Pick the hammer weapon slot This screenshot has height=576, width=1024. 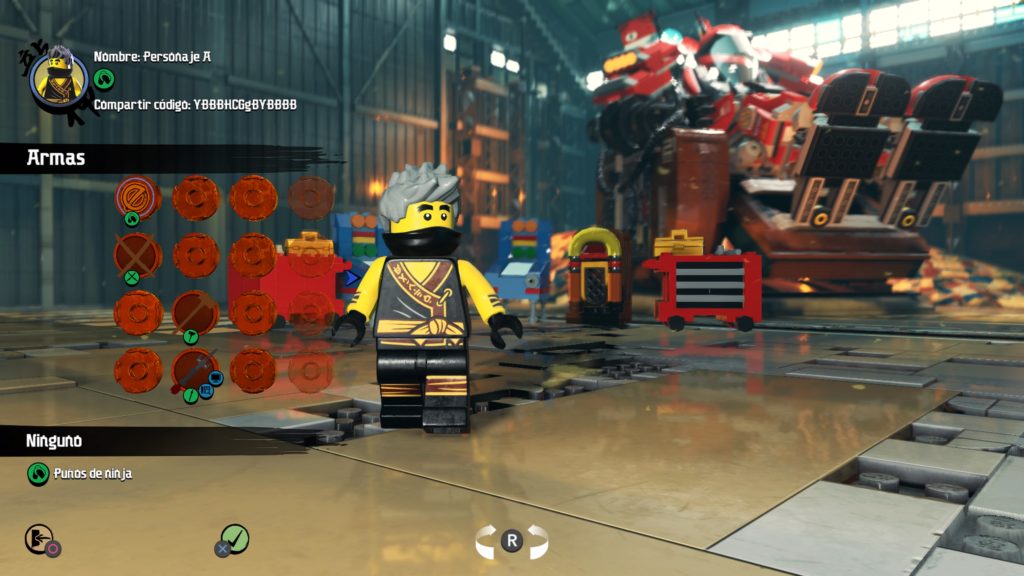pyautogui.click(x=195, y=312)
